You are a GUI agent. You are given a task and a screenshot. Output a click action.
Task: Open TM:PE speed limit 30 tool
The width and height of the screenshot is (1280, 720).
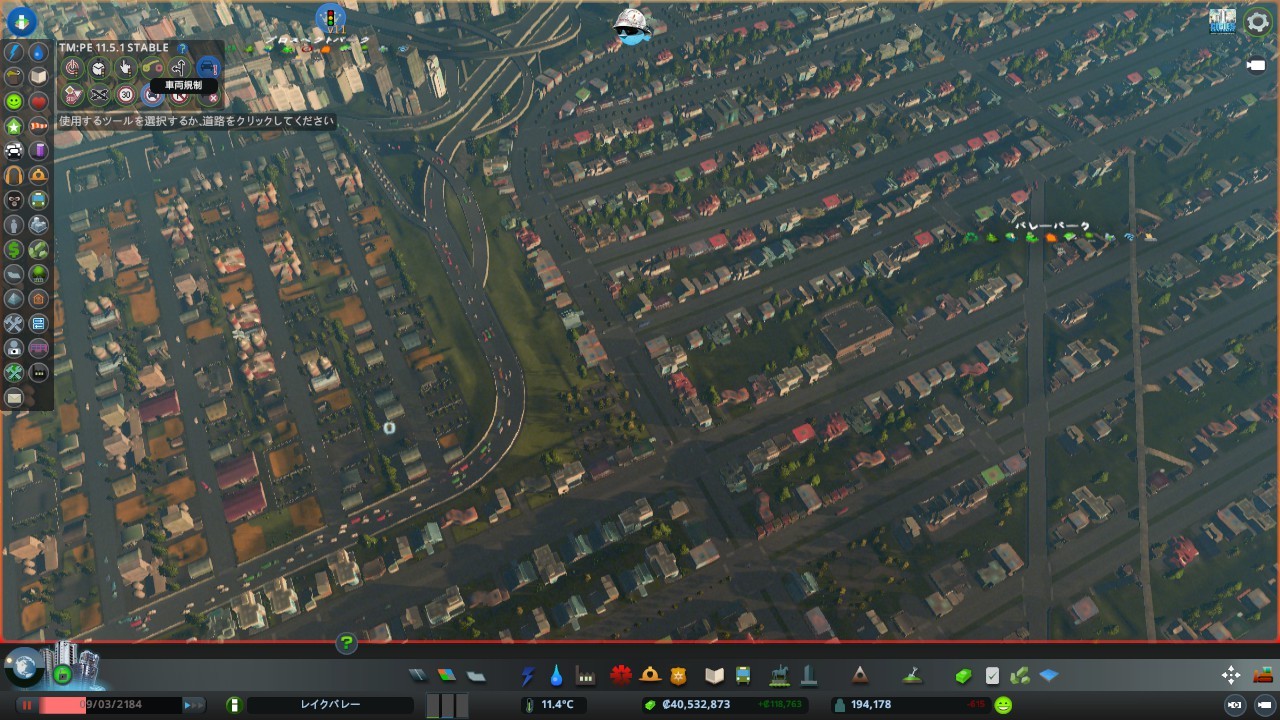click(x=126, y=95)
